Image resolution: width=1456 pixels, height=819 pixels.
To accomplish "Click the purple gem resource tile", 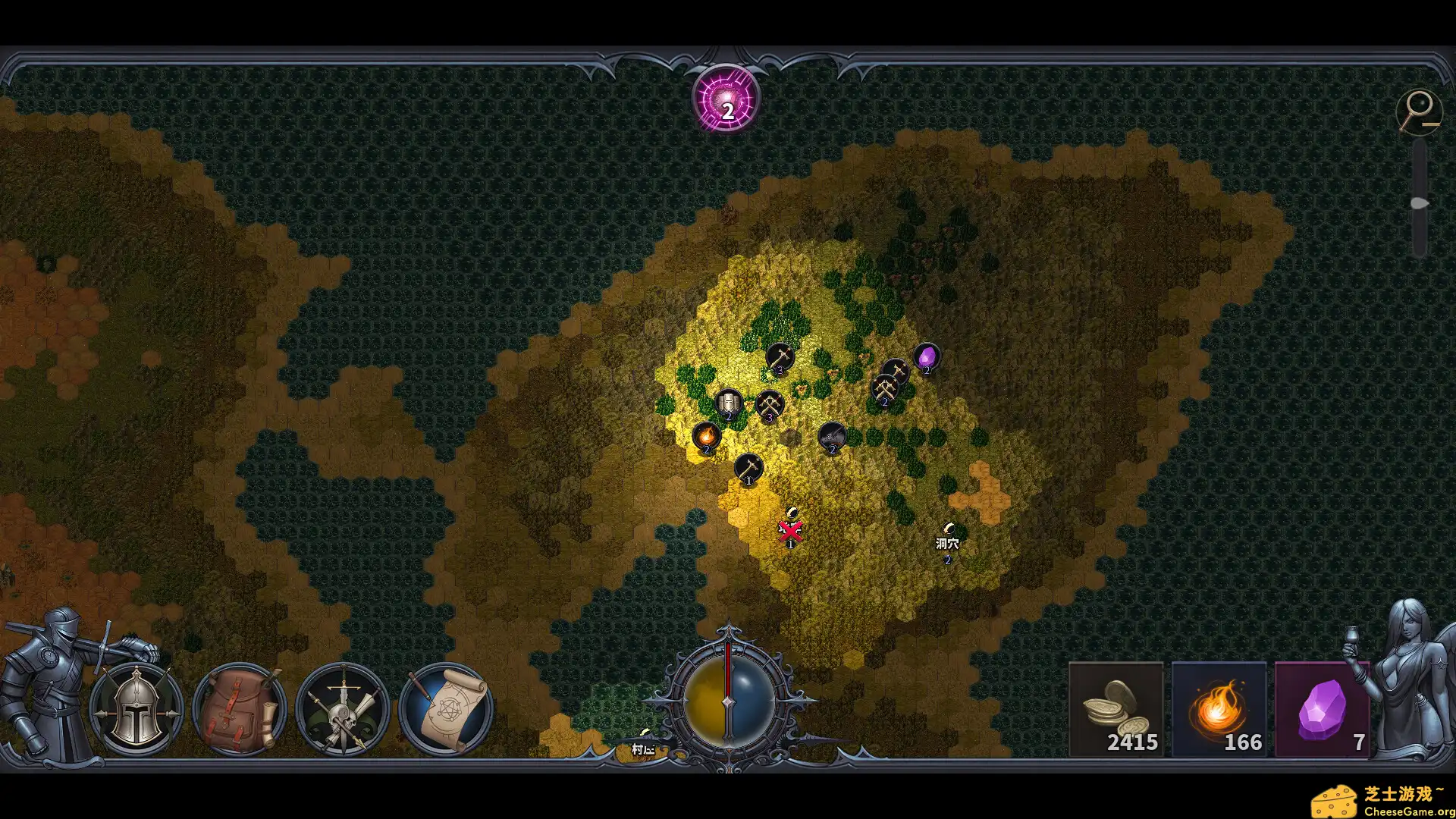I will 1322,710.
